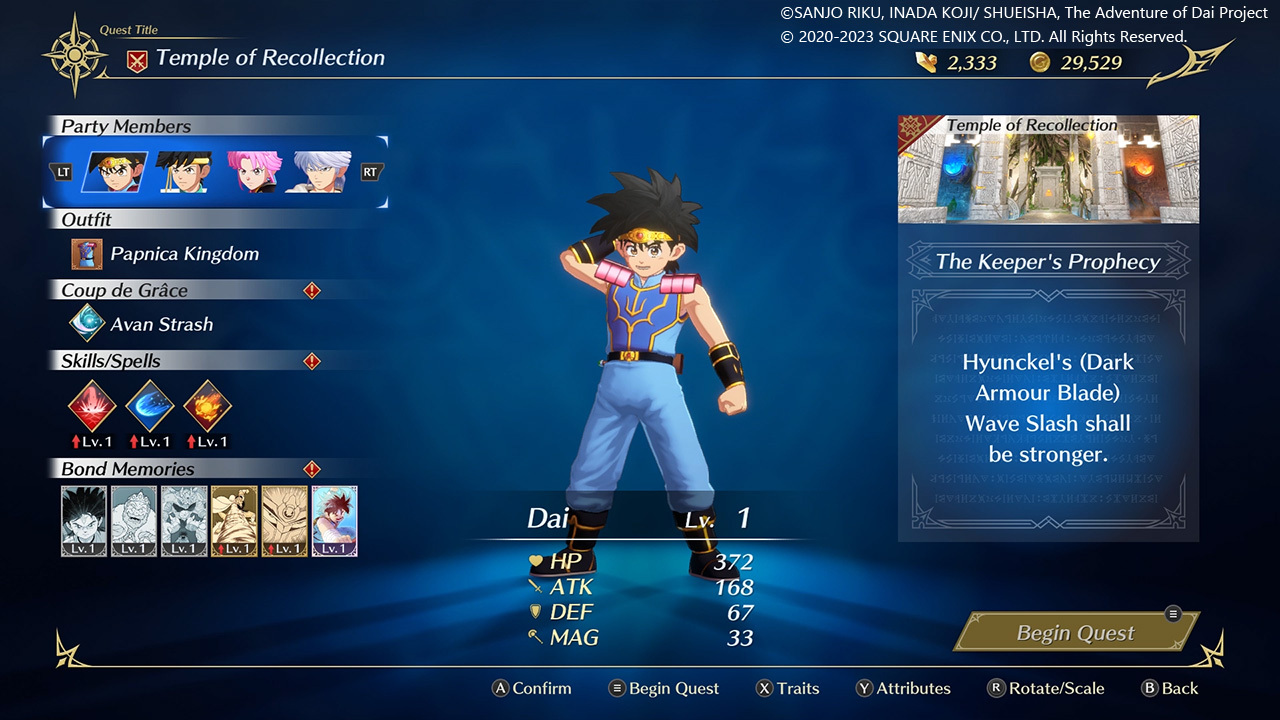Choose Confirm in the bottom bar
Screen dimensions: 1280x720
531,688
